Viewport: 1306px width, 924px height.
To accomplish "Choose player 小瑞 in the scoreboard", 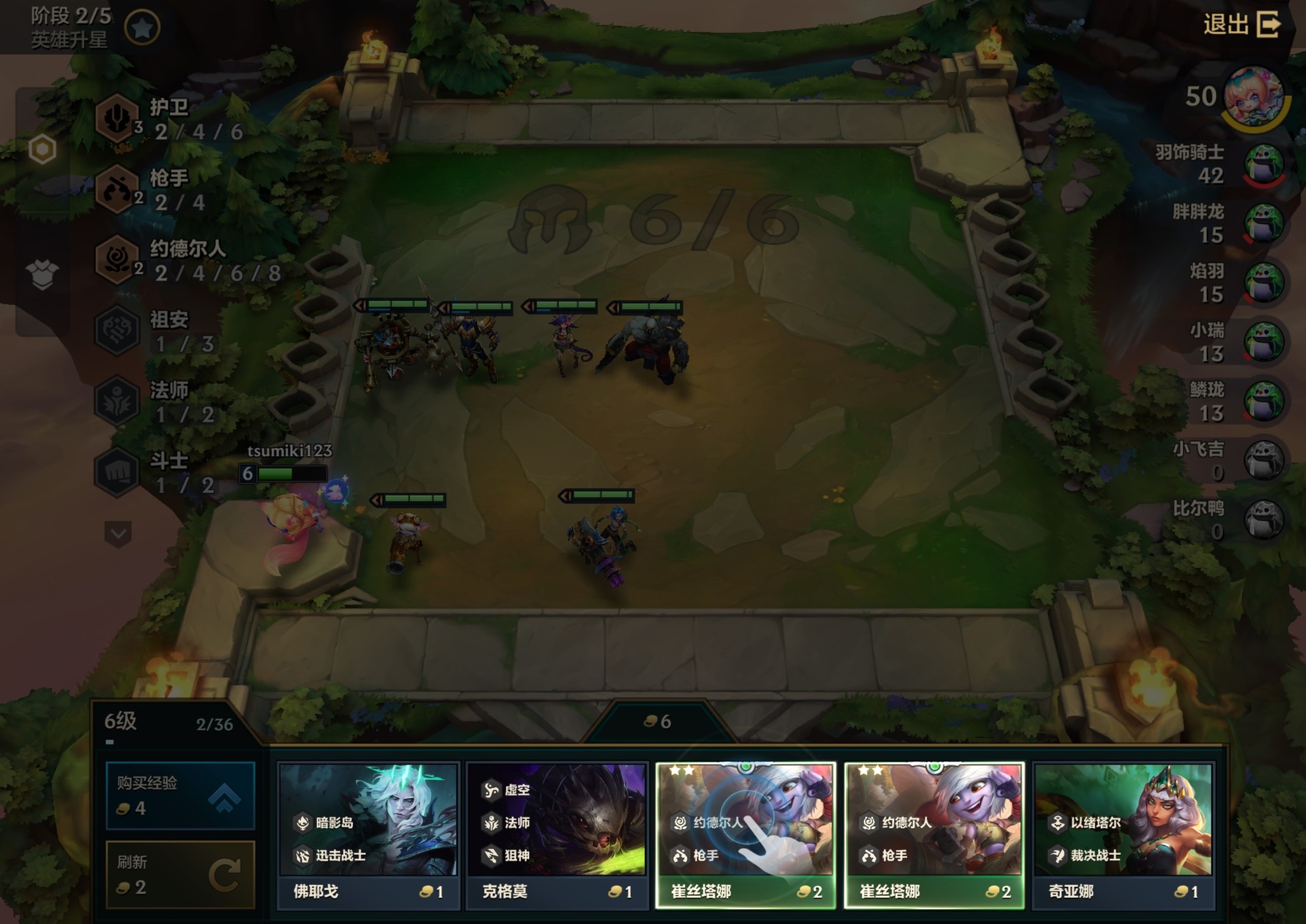I will coord(1264,342).
